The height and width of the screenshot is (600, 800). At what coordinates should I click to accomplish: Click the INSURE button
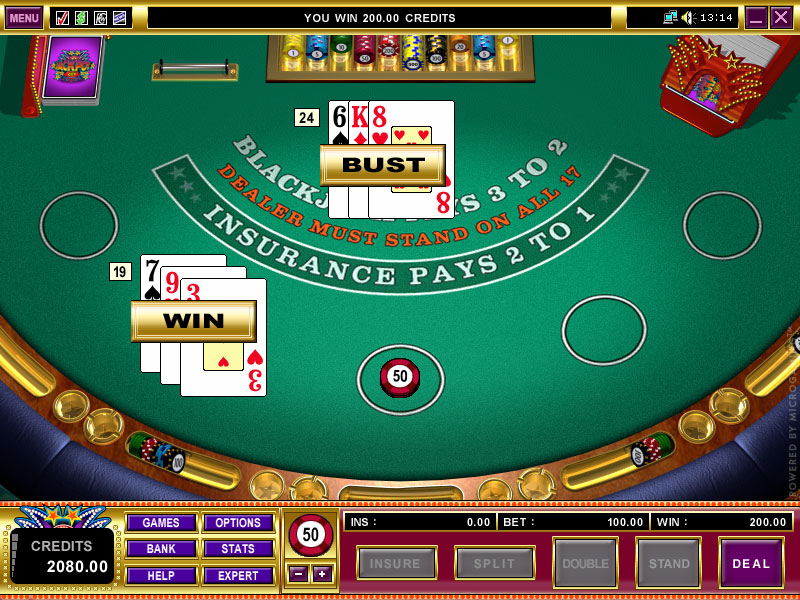click(396, 563)
